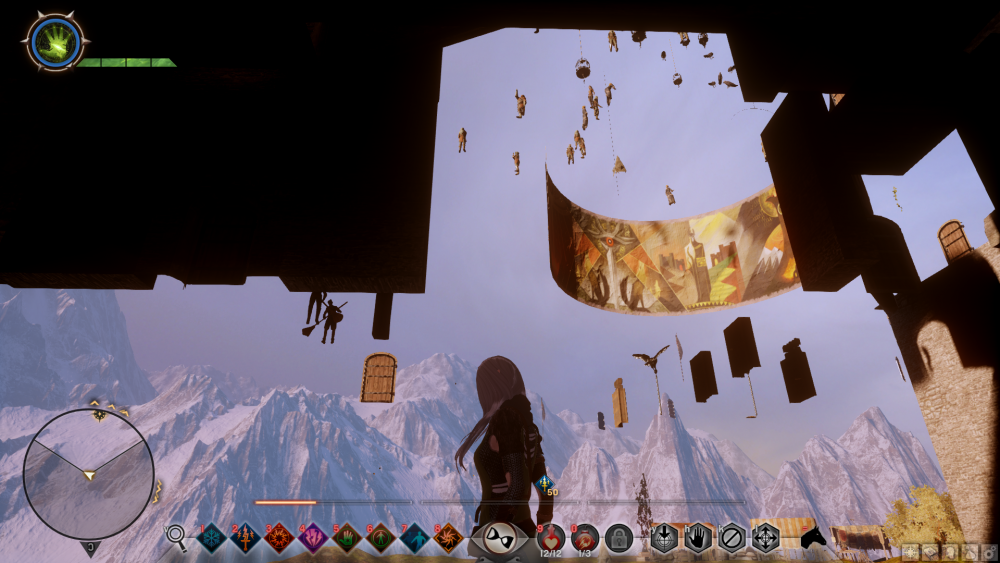Choose the disengage circle-slash command
The width and height of the screenshot is (1000, 563).
(x=732, y=538)
